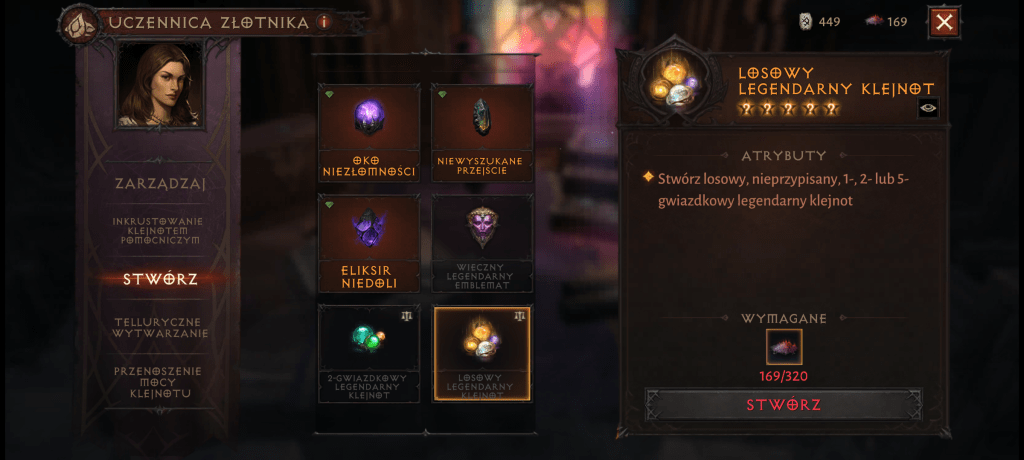The width and height of the screenshot is (1024, 460).
Task: Pick the Wieczny Legendarny Emblemat recipe
Action: point(481,244)
